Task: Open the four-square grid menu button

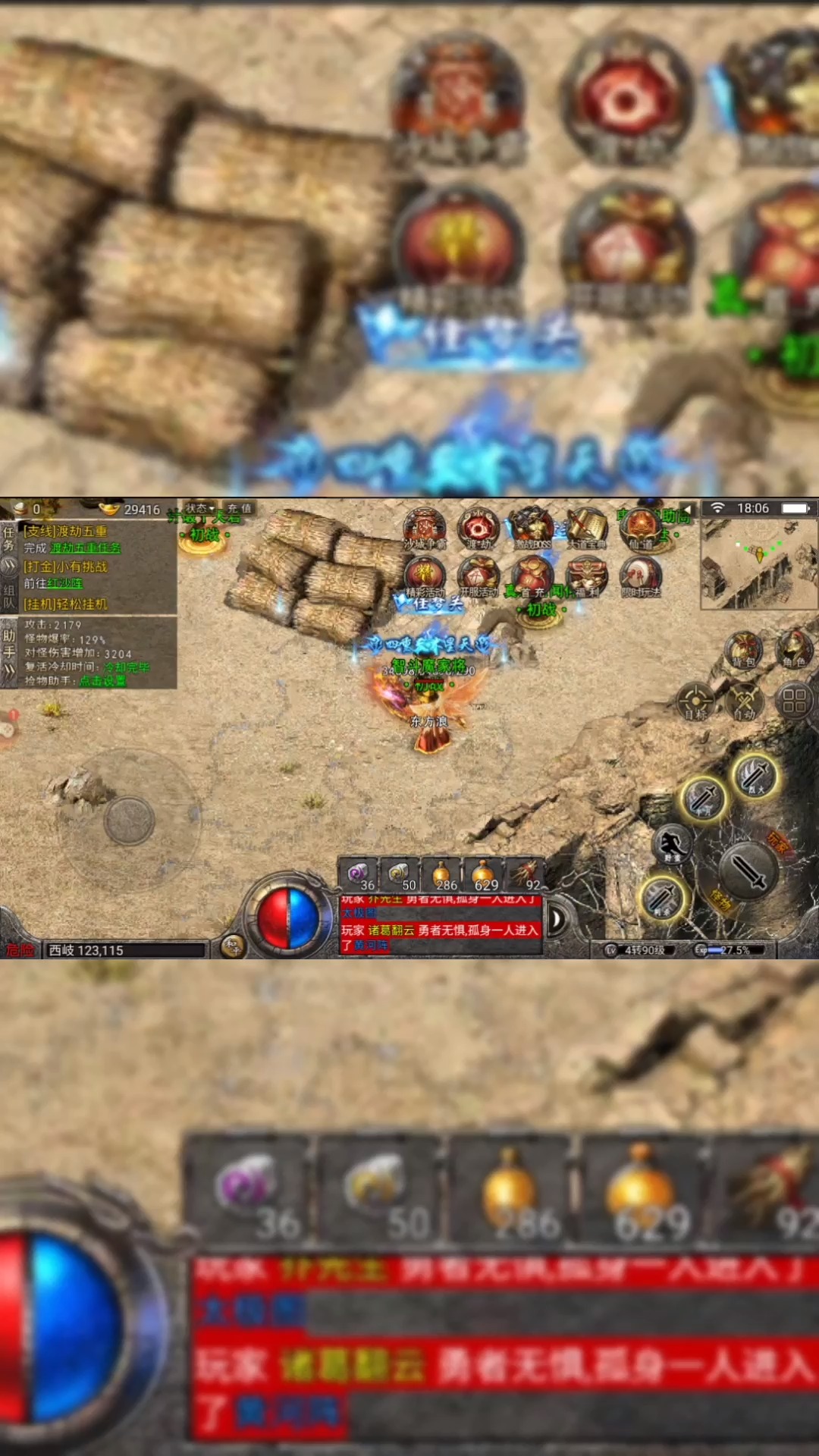Action: [x=794, y=701]
